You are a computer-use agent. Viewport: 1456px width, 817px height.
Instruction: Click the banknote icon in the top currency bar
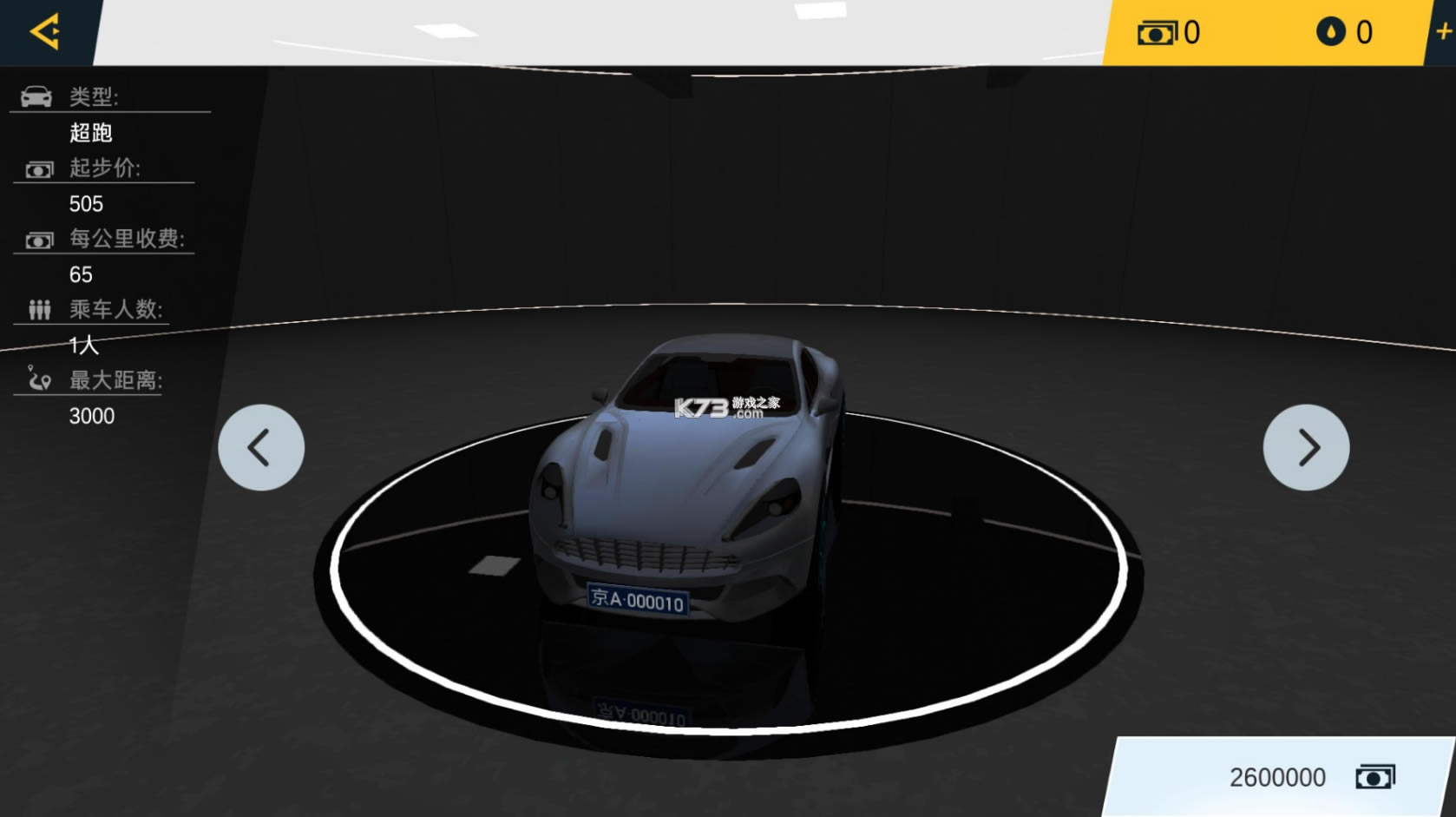pos(1157,33)
